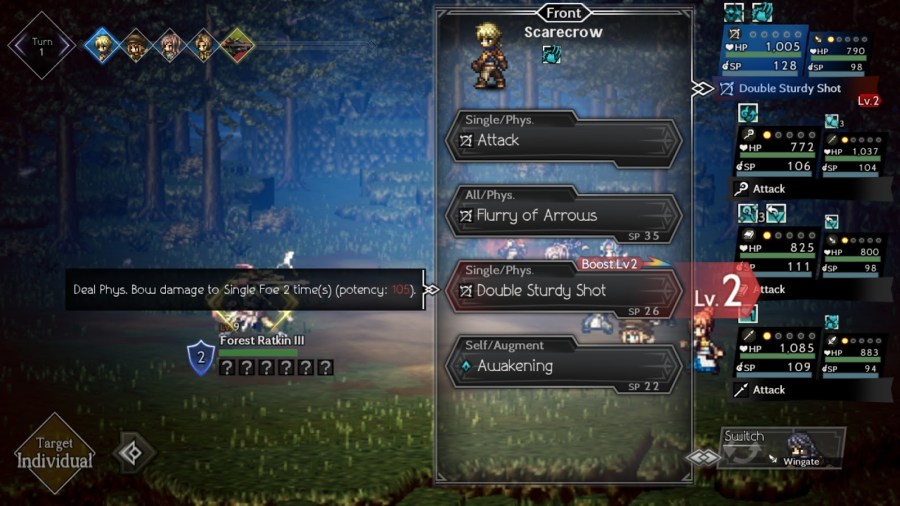Toggle the Target Individual button
The image size is (900, 506).
(x=55, y=454)
